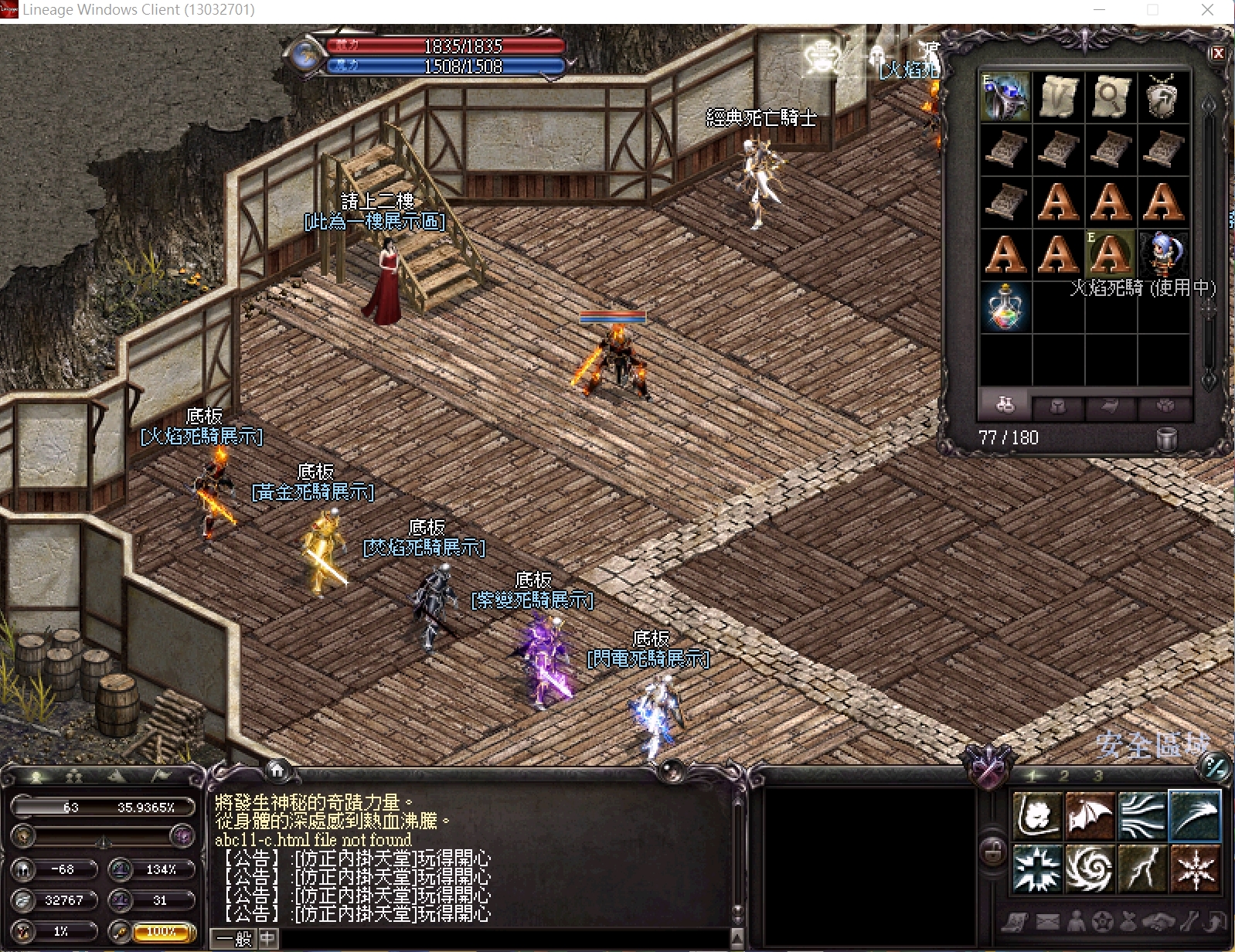
Task: Click the chat message input field
Action: pos(502,939)
